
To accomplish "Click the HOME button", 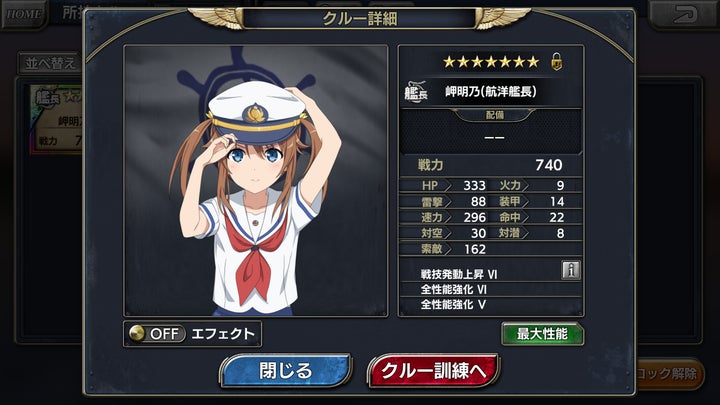I will (x=23, y=13).
